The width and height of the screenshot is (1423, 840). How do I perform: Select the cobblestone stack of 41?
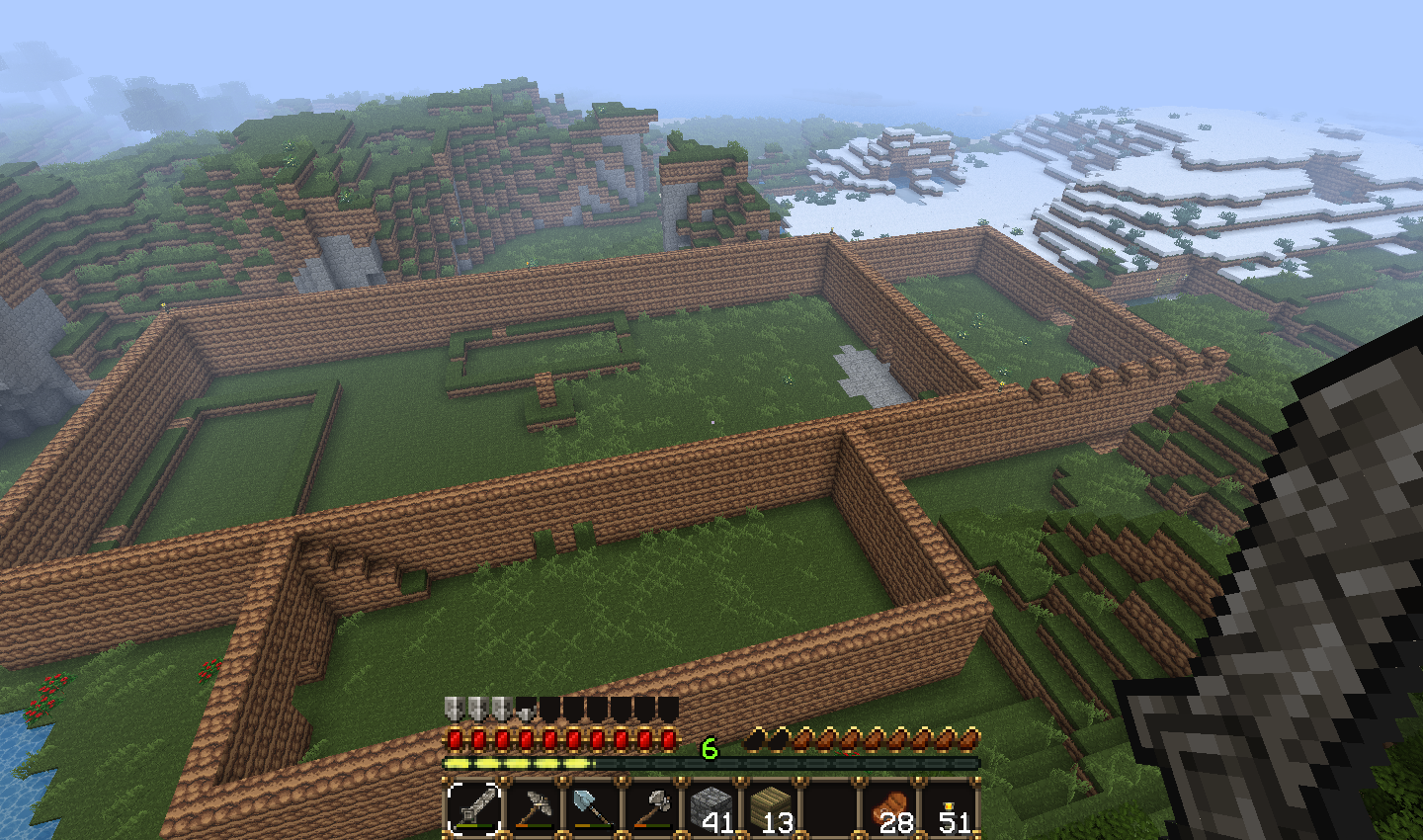[711, 808]
